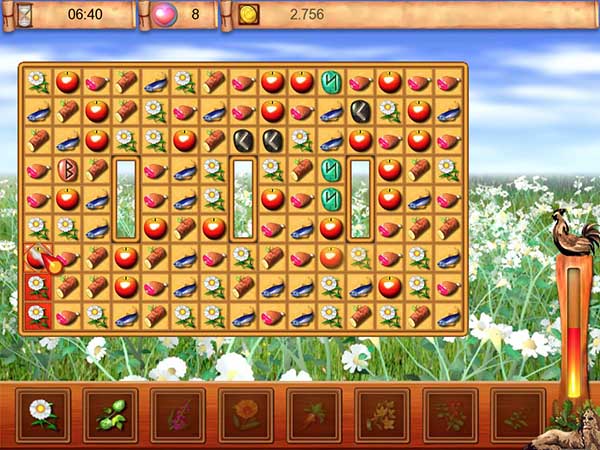Click the red rune stone tile
600x450 pixels.
67,169
